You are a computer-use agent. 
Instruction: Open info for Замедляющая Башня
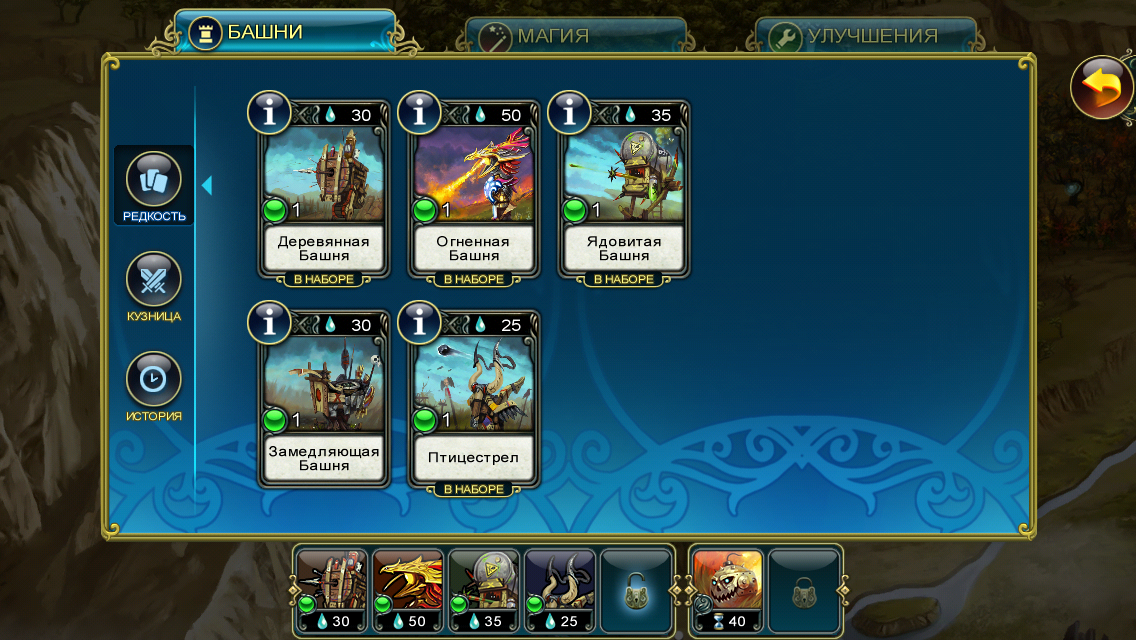[x=269, y=322]
